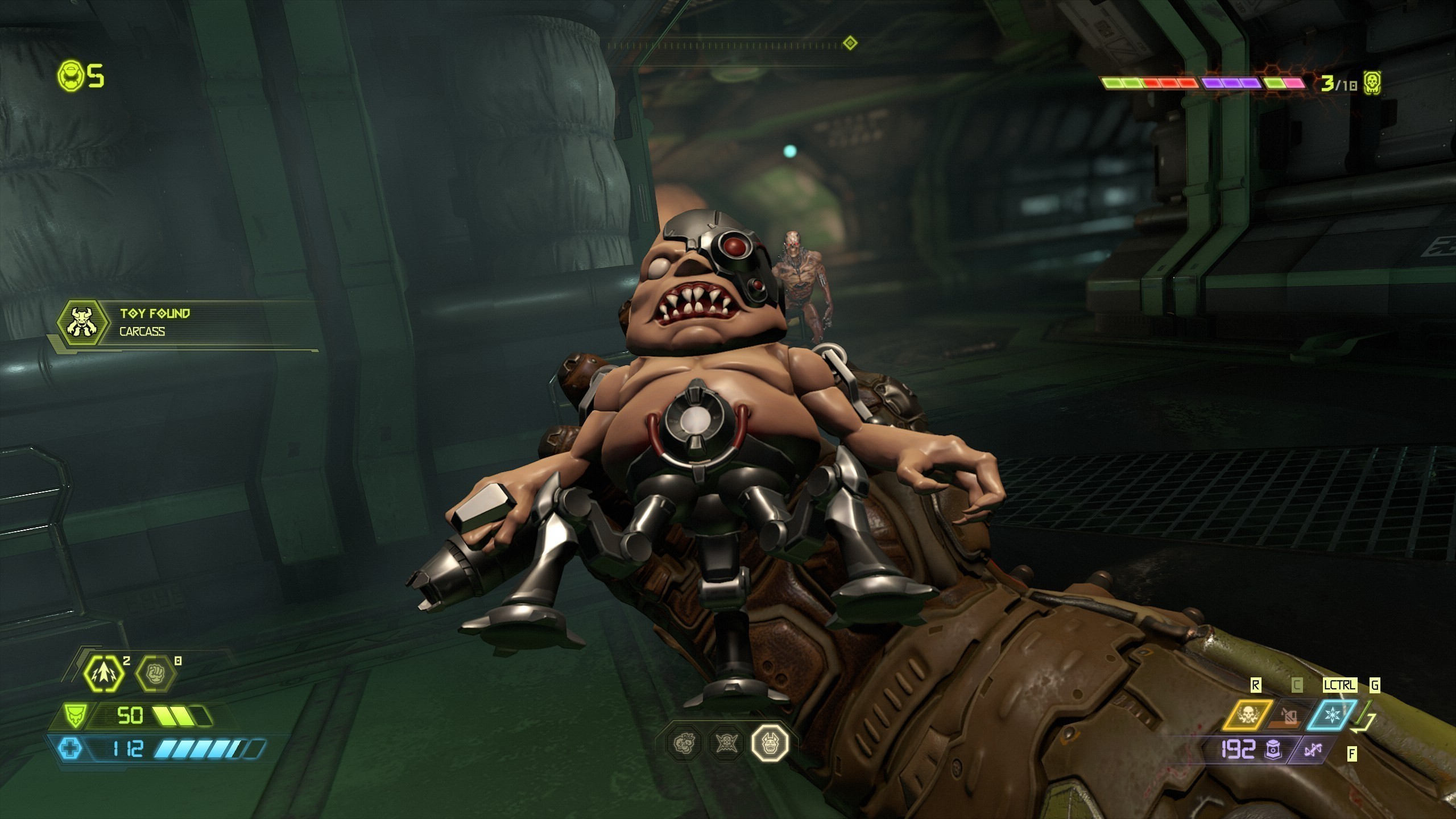The image size is (1456, 819).
Task: Click the extra lives helmet icon
Action: pyautogui.click(x=71, y=76)
